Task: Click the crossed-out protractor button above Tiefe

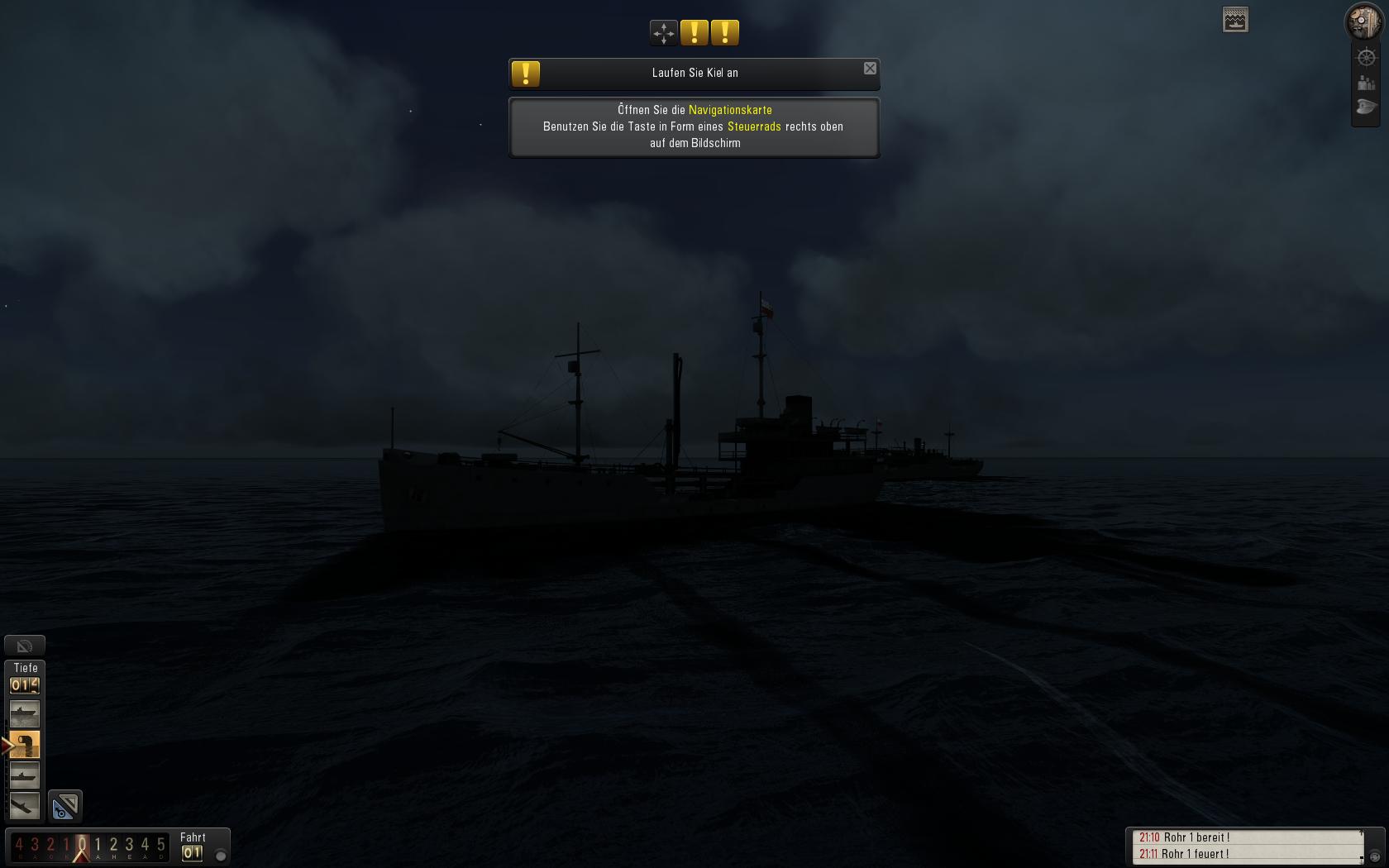Action: coord(25,646)
